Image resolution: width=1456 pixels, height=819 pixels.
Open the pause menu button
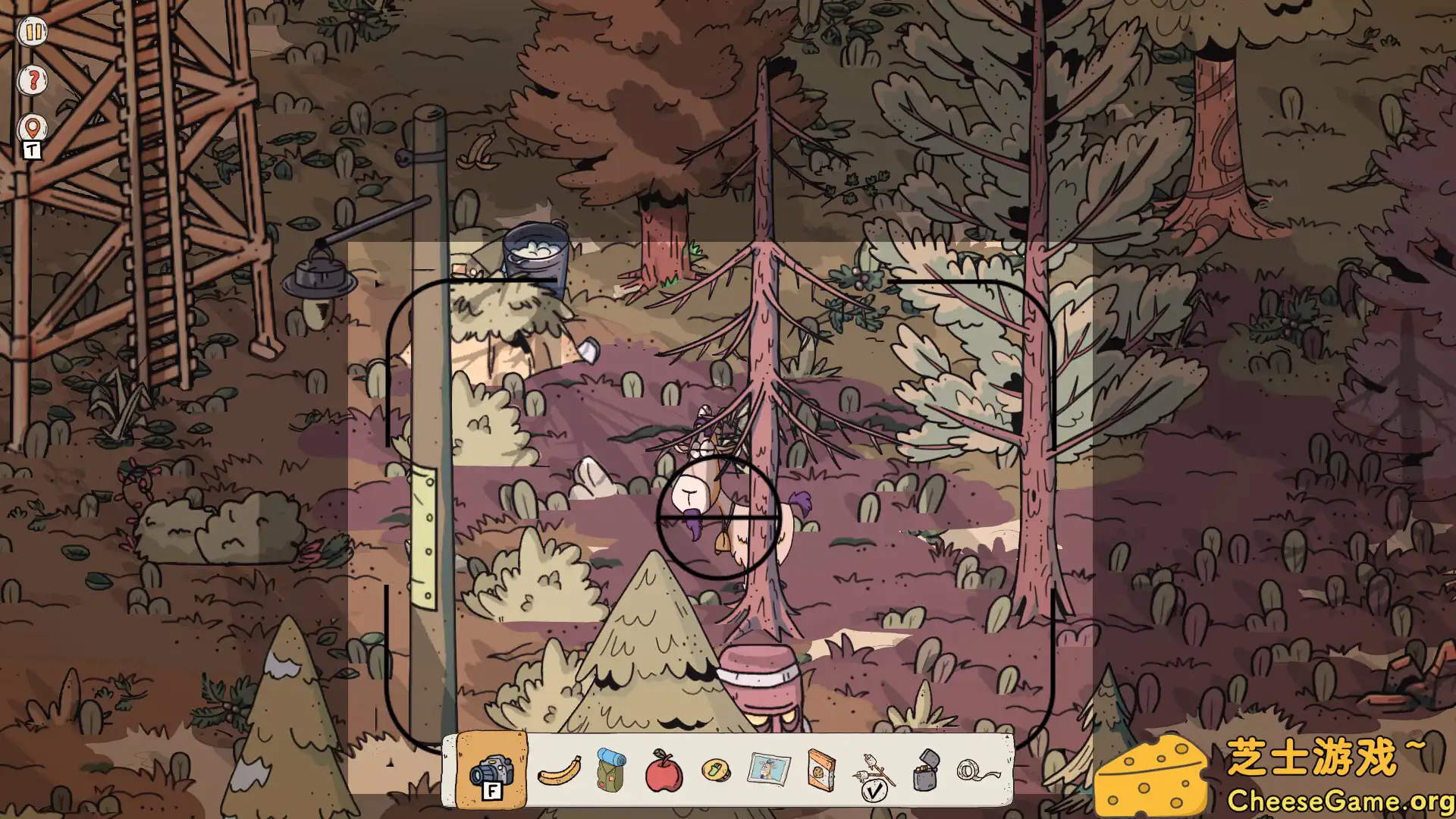click(32, 32)
